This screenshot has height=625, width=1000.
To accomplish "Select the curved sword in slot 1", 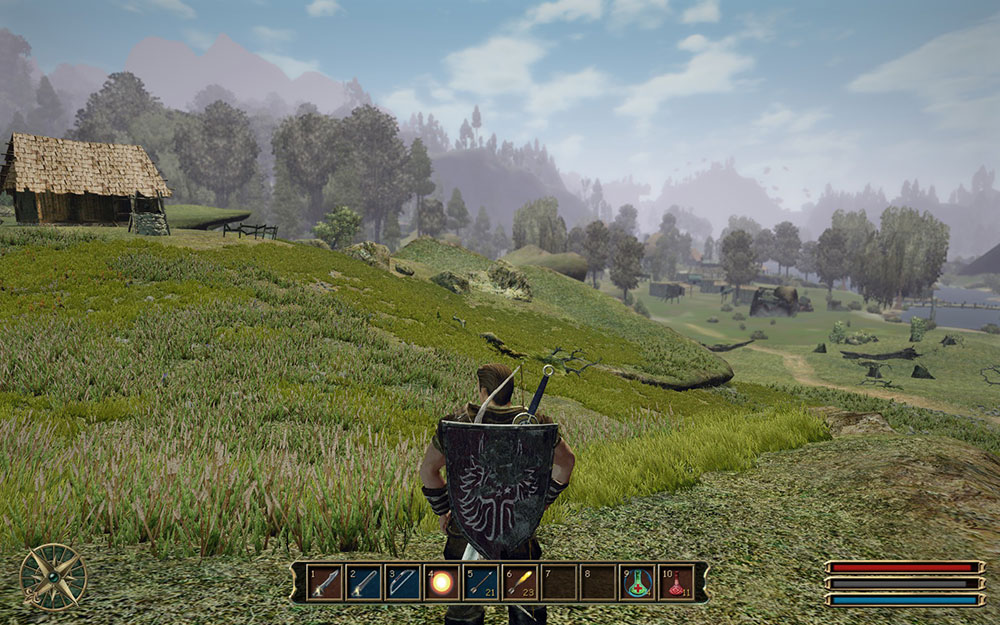I will (325, 582).
